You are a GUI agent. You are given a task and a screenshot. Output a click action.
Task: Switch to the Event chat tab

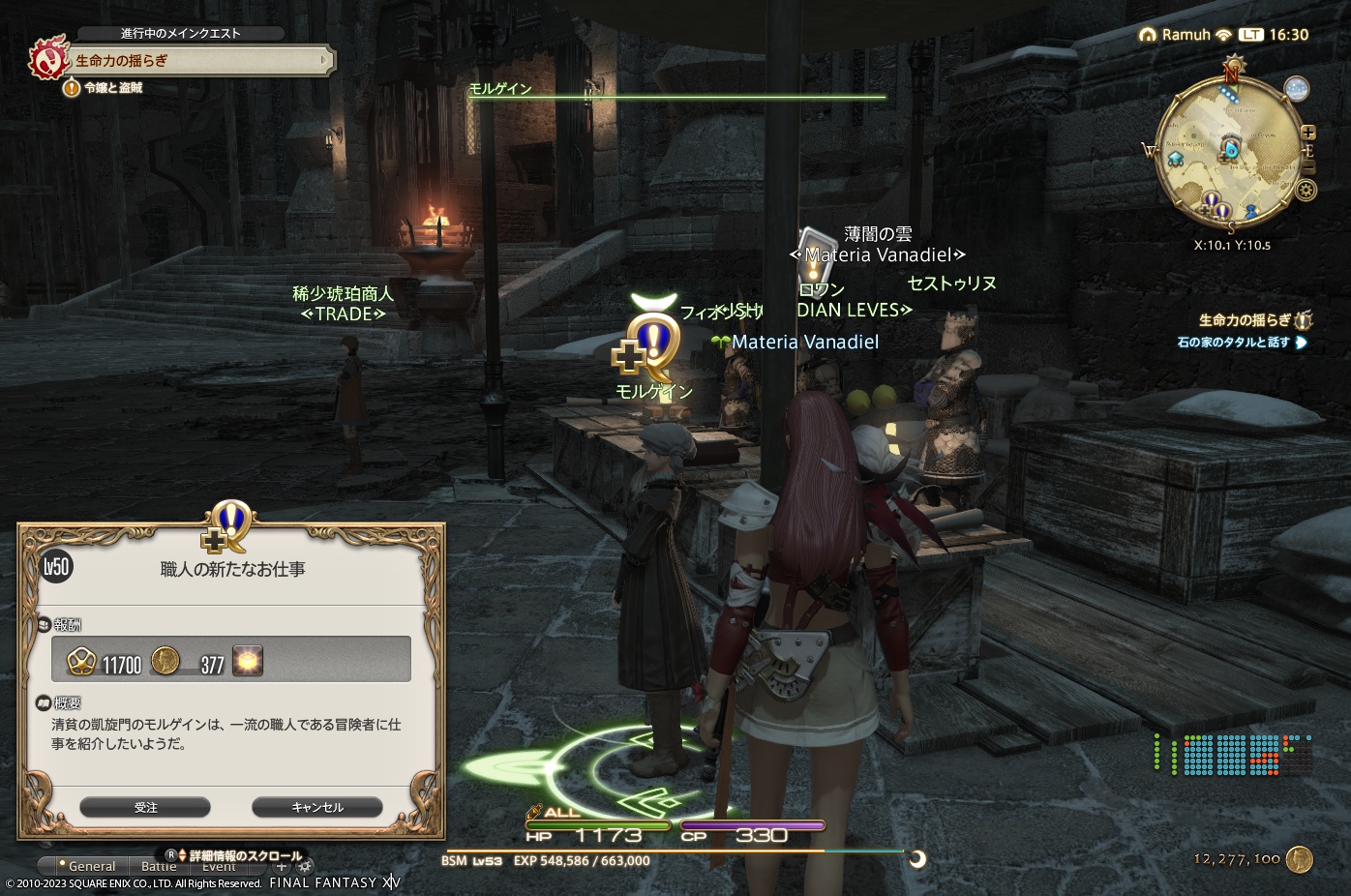point(219,866)
